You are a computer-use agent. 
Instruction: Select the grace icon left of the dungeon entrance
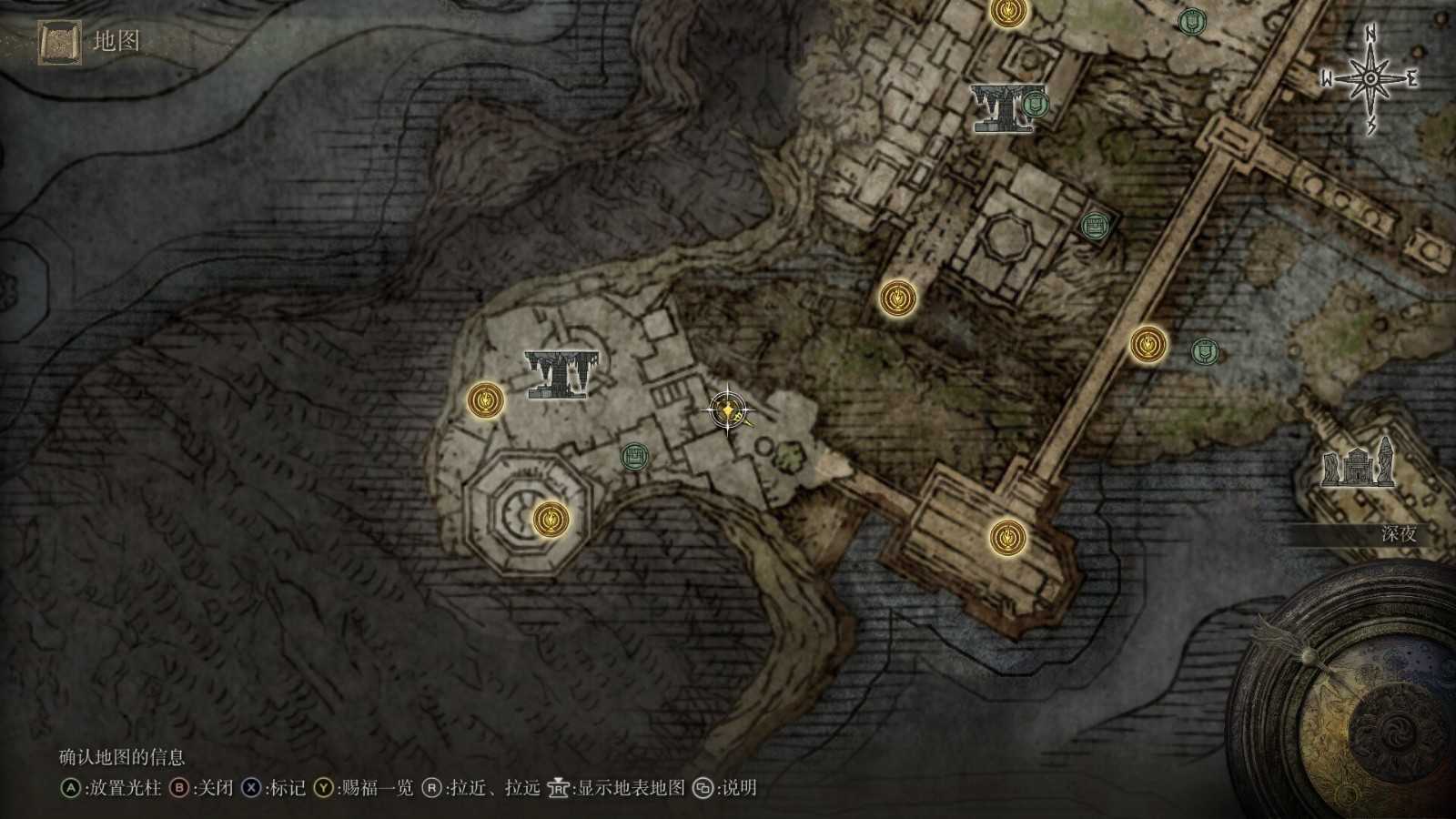(486, 399)
